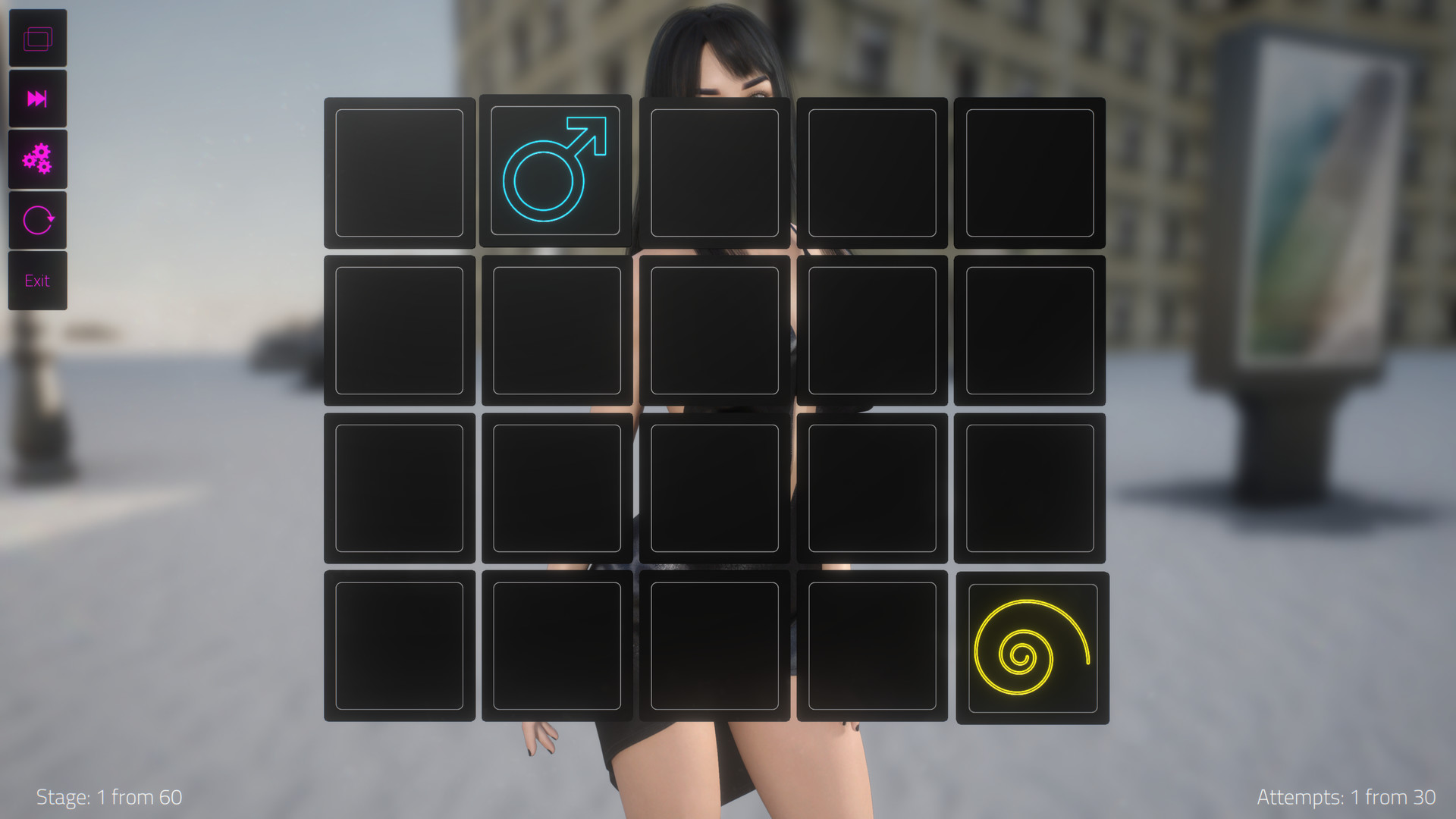Screen dimensions: 1456x819
Task: Open the settings gears icon
Action: pyautogui.click(x=38, y=158)
